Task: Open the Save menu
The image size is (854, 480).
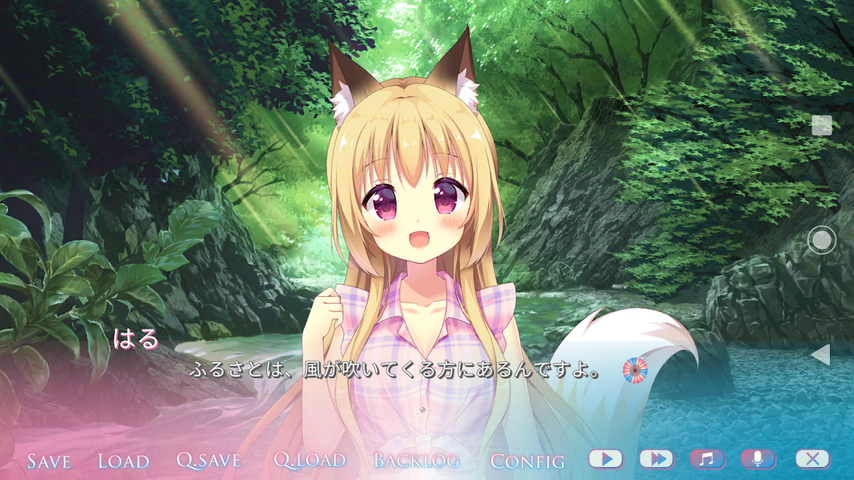Action: coord(49,461)
